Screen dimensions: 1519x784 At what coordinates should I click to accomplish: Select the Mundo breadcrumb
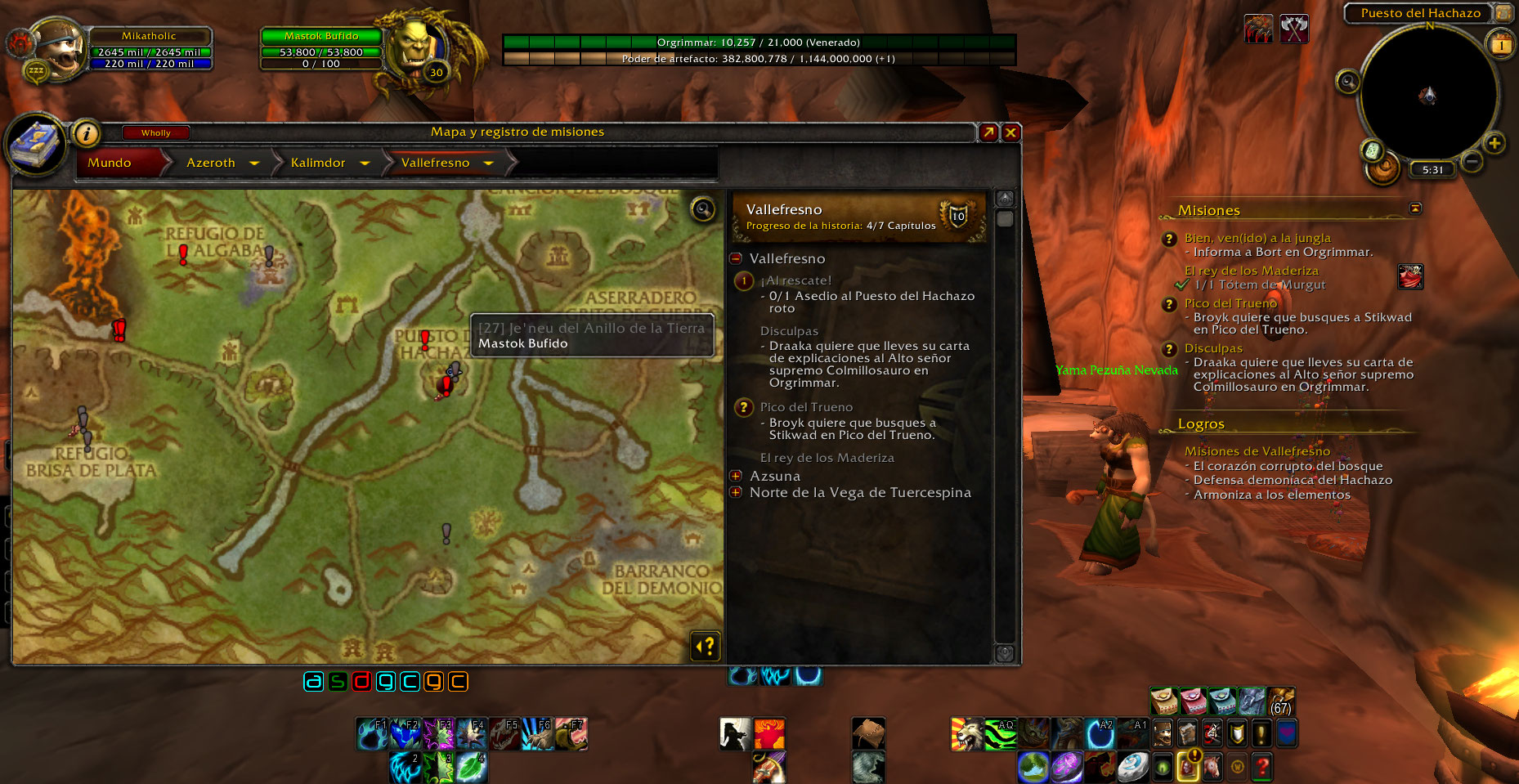110,163
